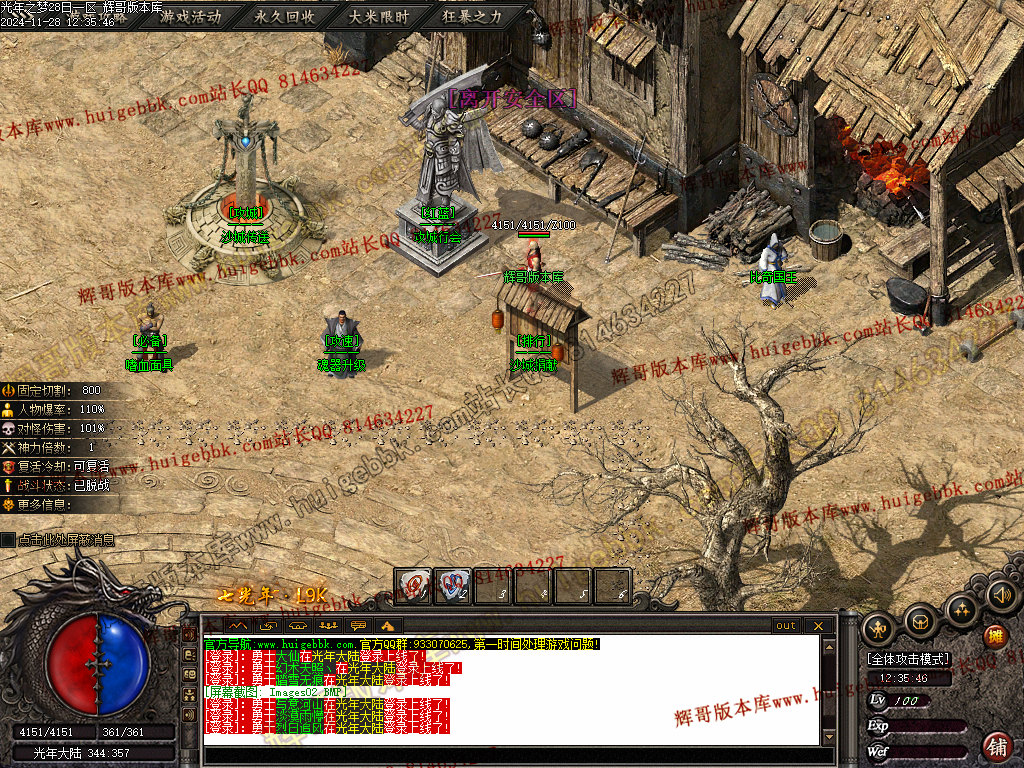Image resolution: width=1024 pixels, height=768 pixels.
Task: Toggle the sound speaker button
Action: point(1001,596)
